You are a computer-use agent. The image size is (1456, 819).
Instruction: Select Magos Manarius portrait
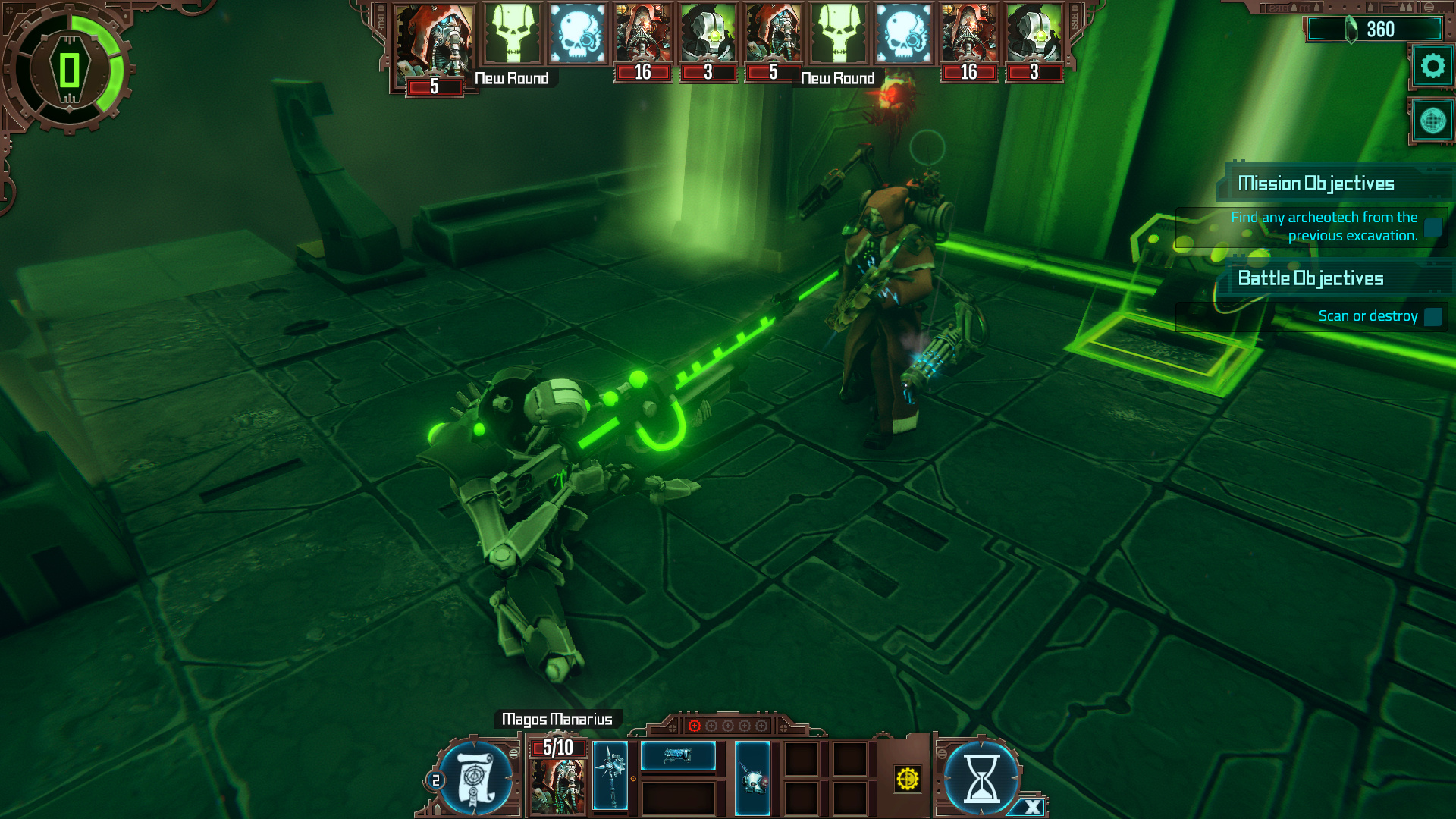pos(557,786)
